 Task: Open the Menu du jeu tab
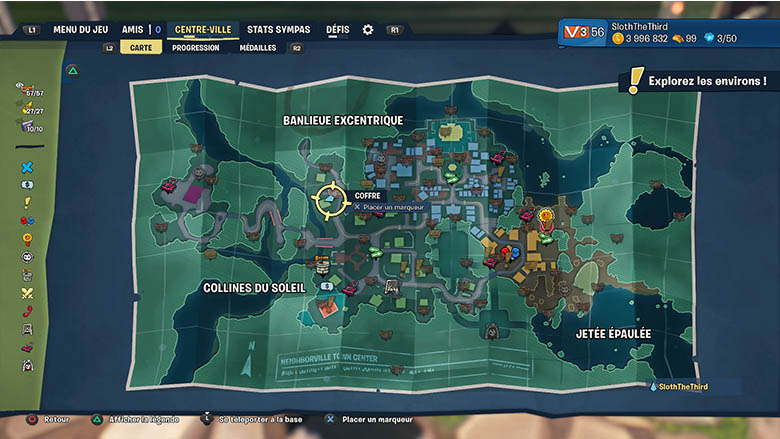coord(81,30)
